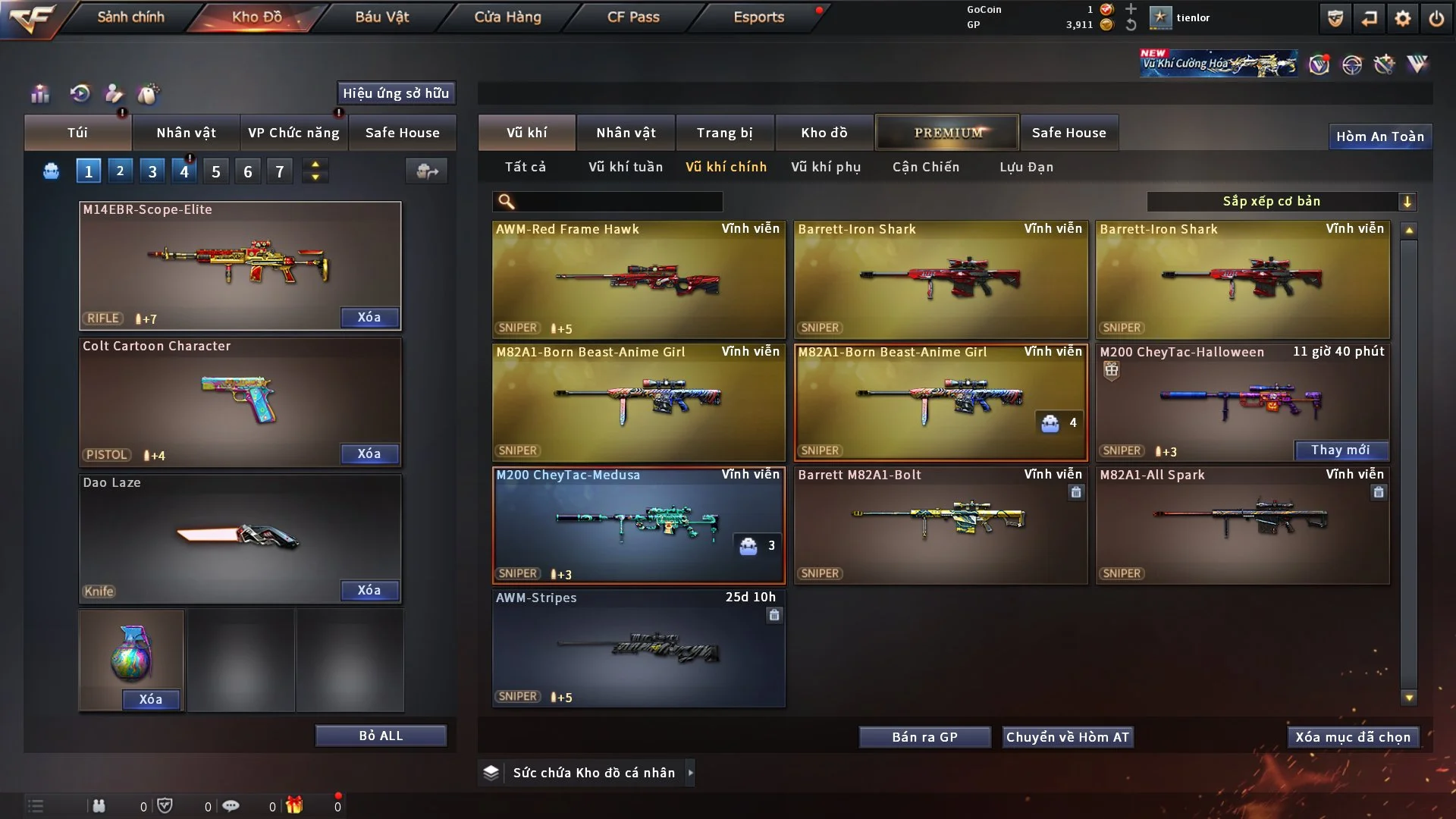Click the friends icon in bottom status bar
Viewport: 1456px width, 819px height.
(x=99, y=806)
